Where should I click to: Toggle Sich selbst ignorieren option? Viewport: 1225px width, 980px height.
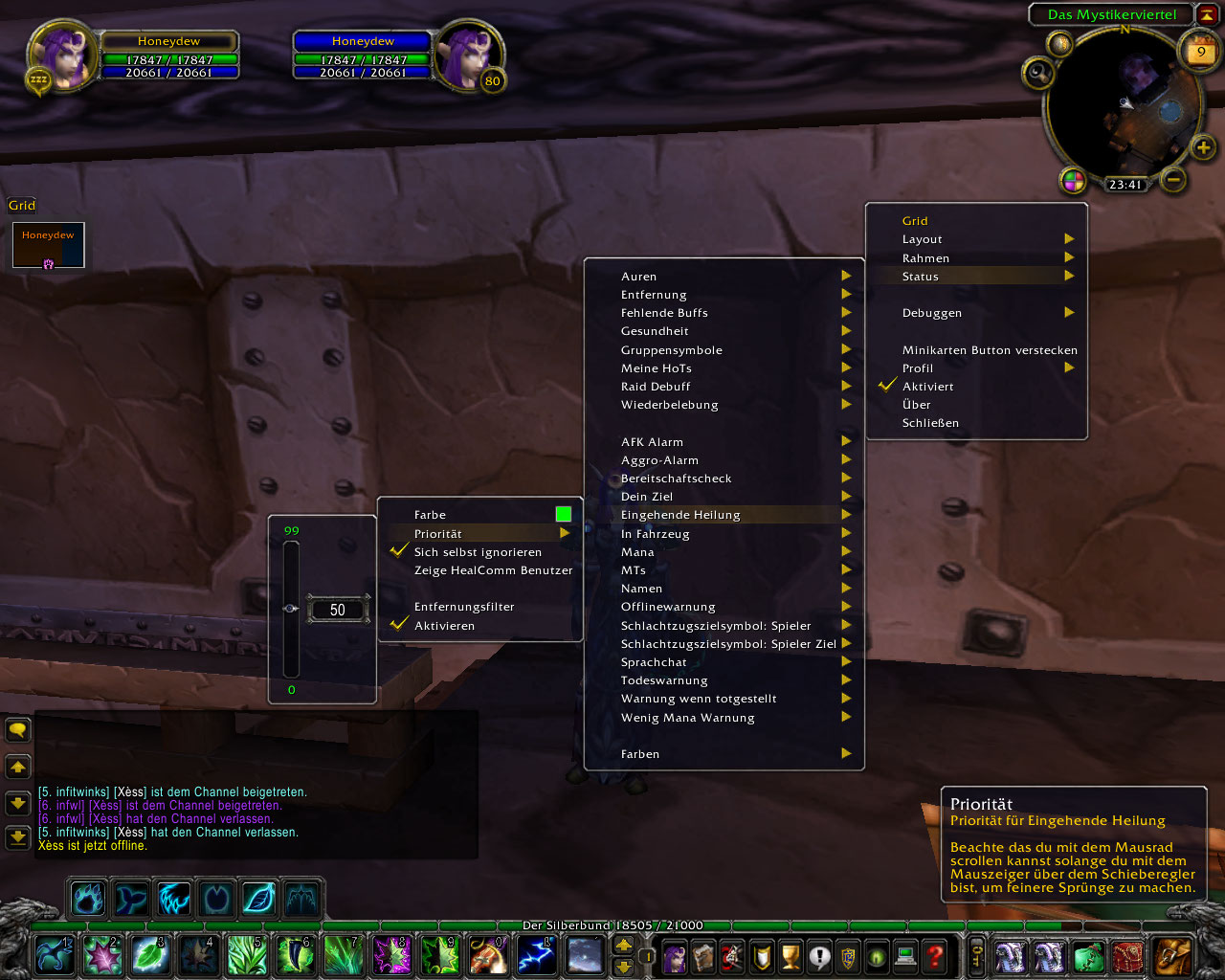click(478, 552)
